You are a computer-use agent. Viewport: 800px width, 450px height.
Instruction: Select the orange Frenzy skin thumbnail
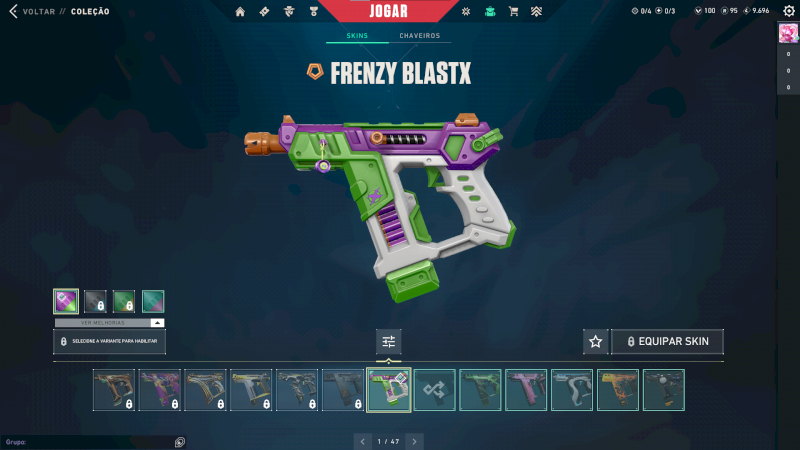coord(618,390)
